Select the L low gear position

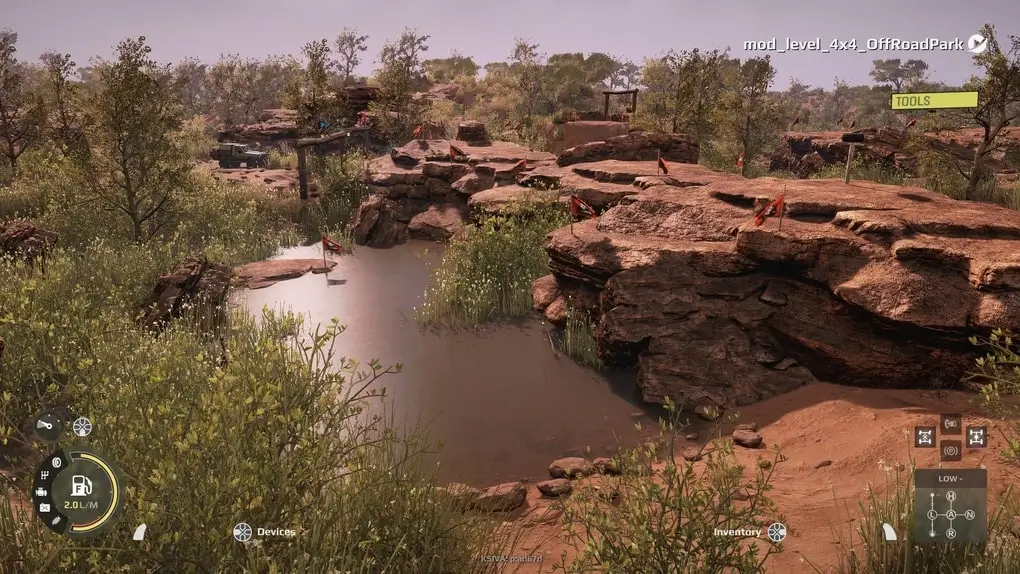932,515
